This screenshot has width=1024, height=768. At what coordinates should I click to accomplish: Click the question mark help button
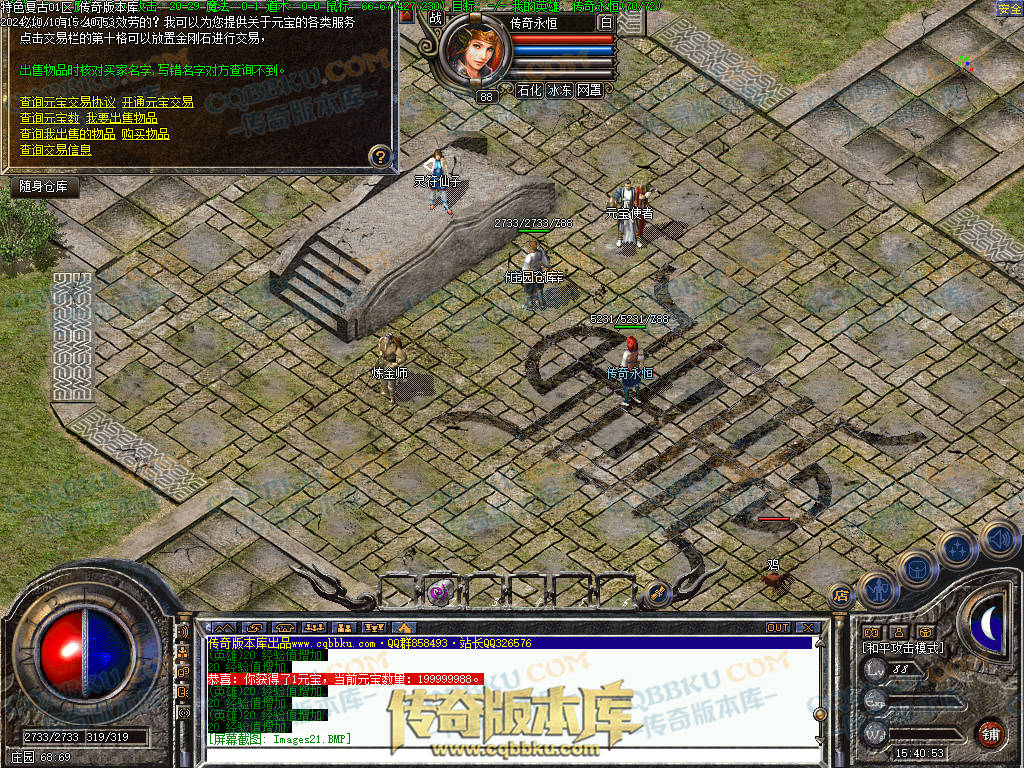tap(379, 156)
